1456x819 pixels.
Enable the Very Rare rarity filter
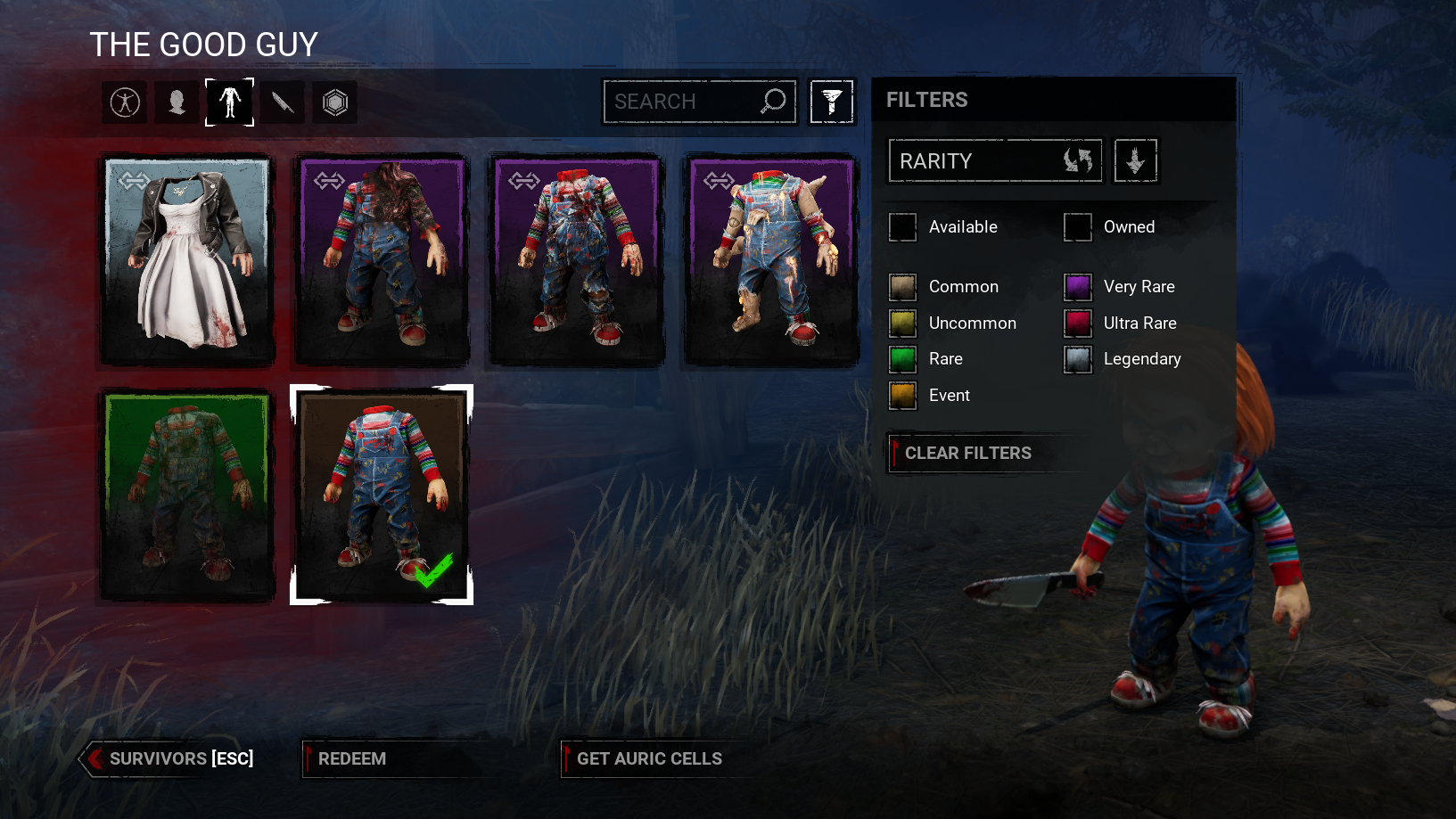(x=1078, y=286)
